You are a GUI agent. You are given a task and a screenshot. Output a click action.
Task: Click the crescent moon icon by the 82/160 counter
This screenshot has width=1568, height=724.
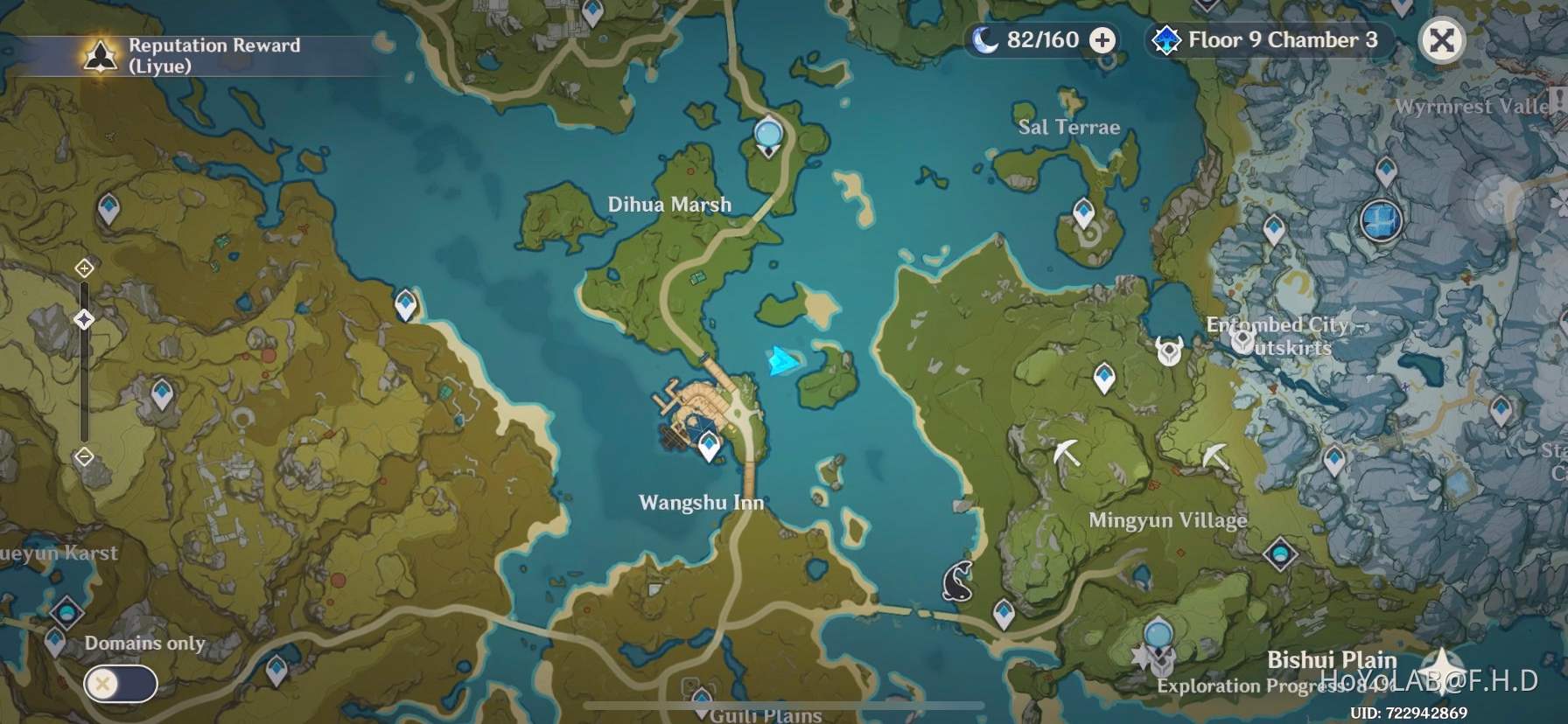pos(987,38)
